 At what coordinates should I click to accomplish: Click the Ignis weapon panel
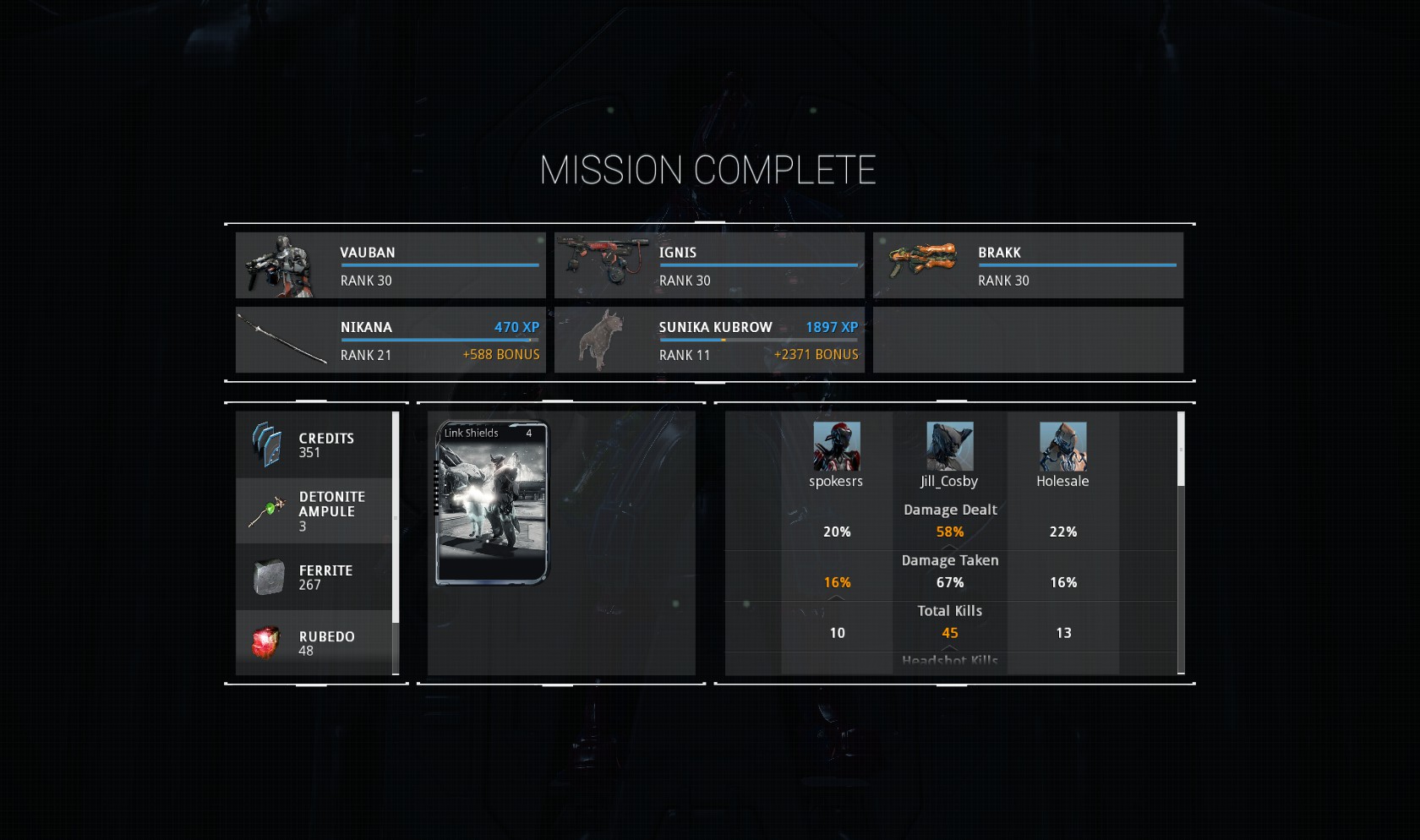(x=709, y=265)
